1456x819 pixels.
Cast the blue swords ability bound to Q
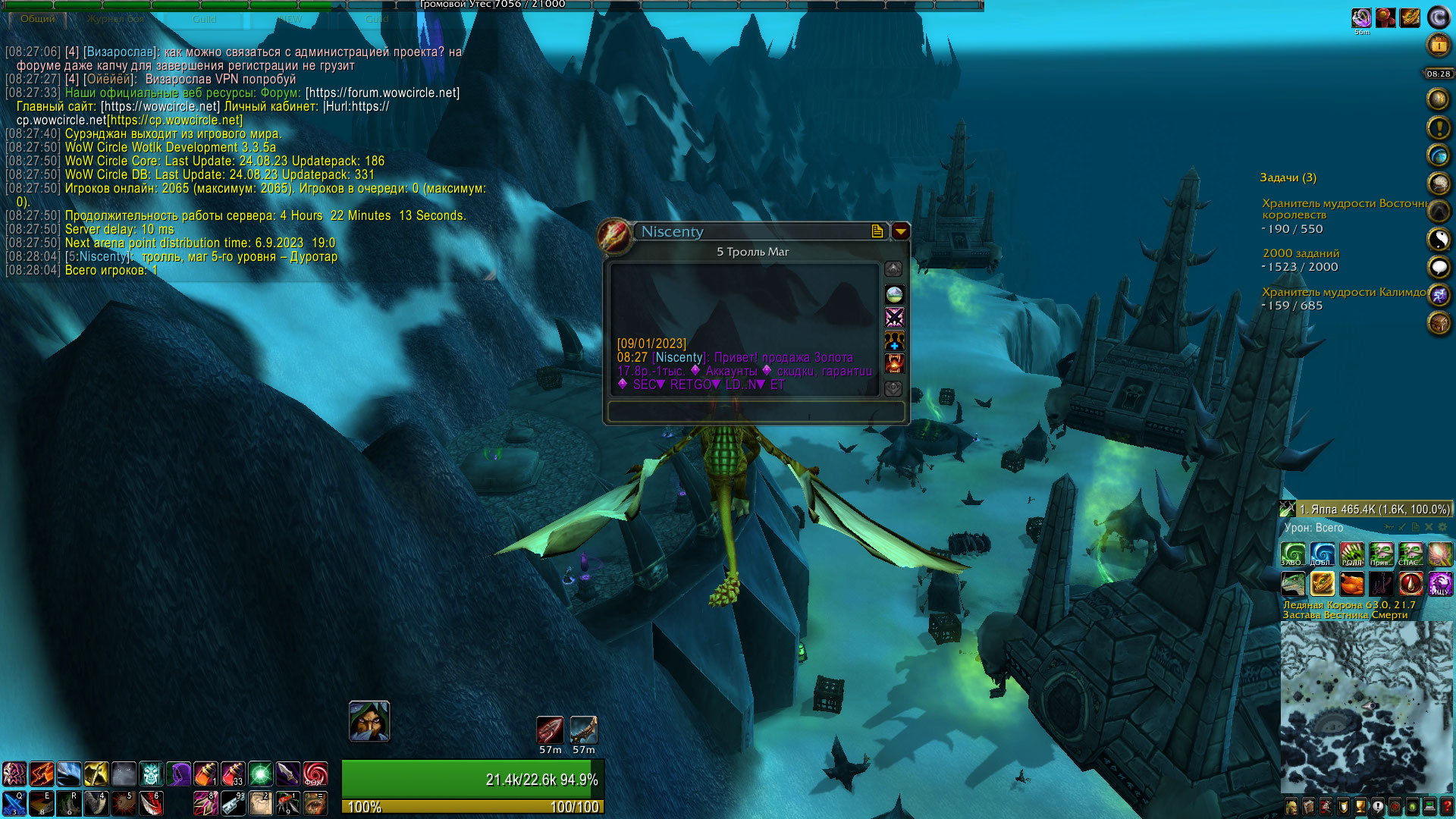(x=14, y=802)
